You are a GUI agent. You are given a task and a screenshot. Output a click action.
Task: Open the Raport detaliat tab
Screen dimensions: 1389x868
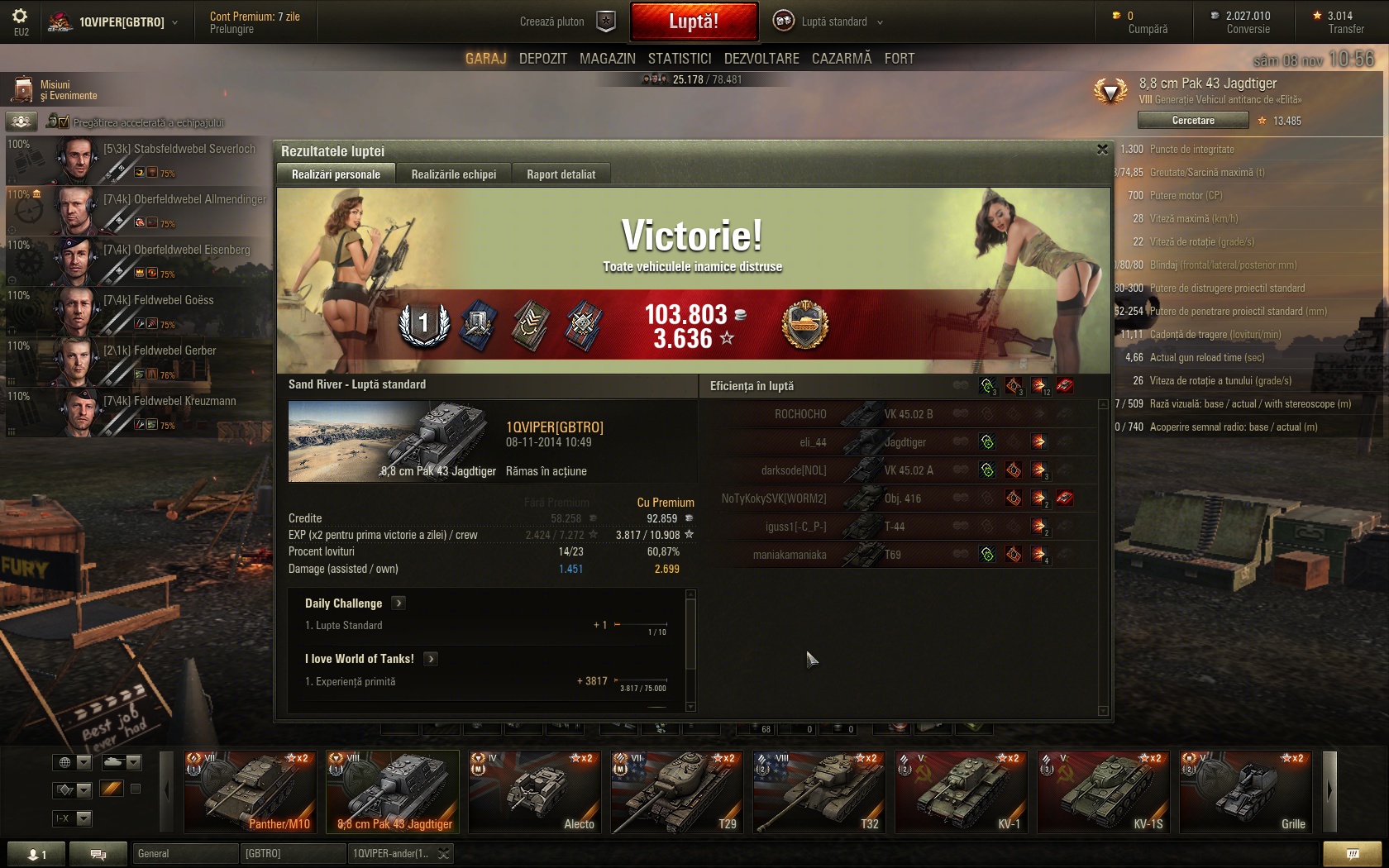(561, 174)
